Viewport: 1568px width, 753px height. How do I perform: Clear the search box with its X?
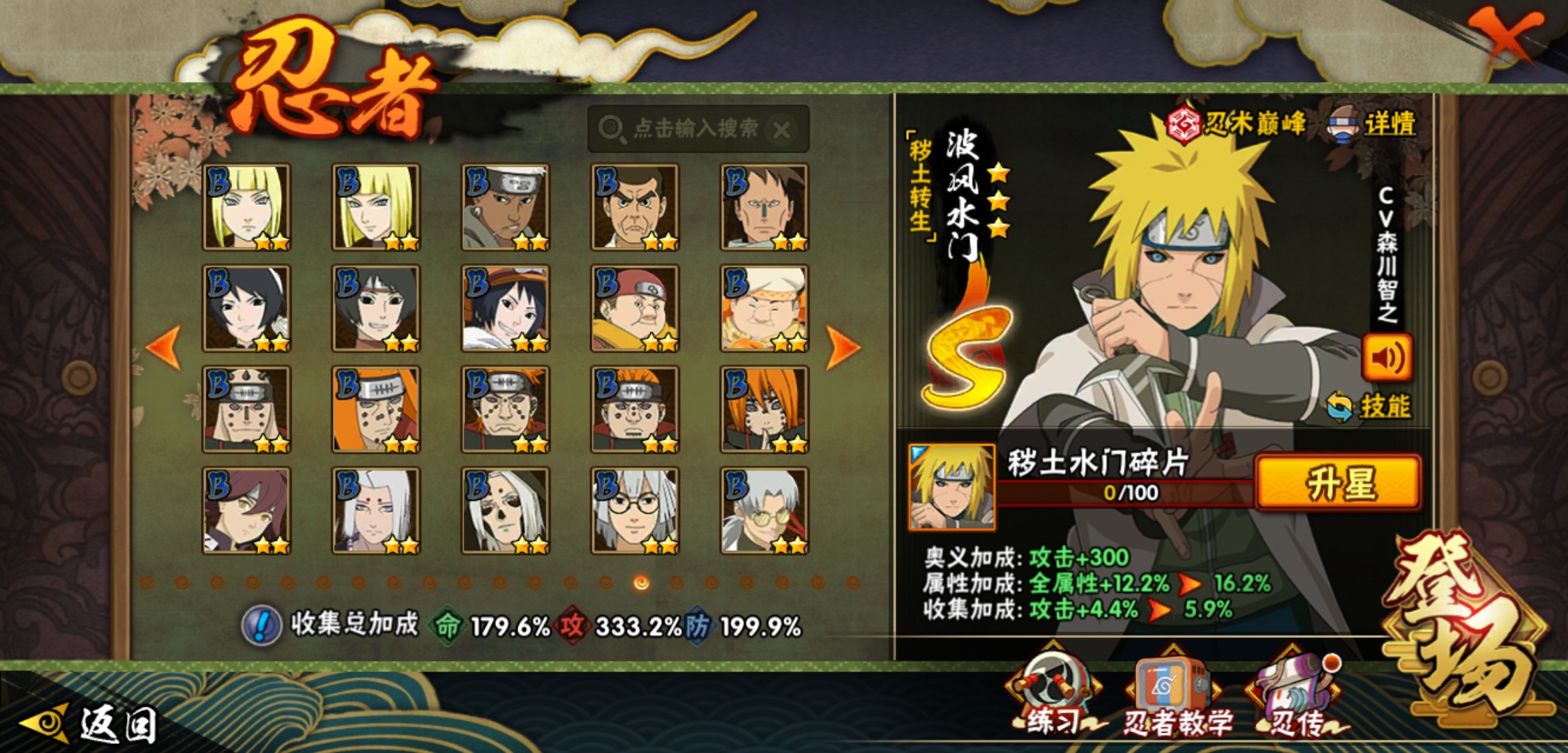tap(783, 130)
